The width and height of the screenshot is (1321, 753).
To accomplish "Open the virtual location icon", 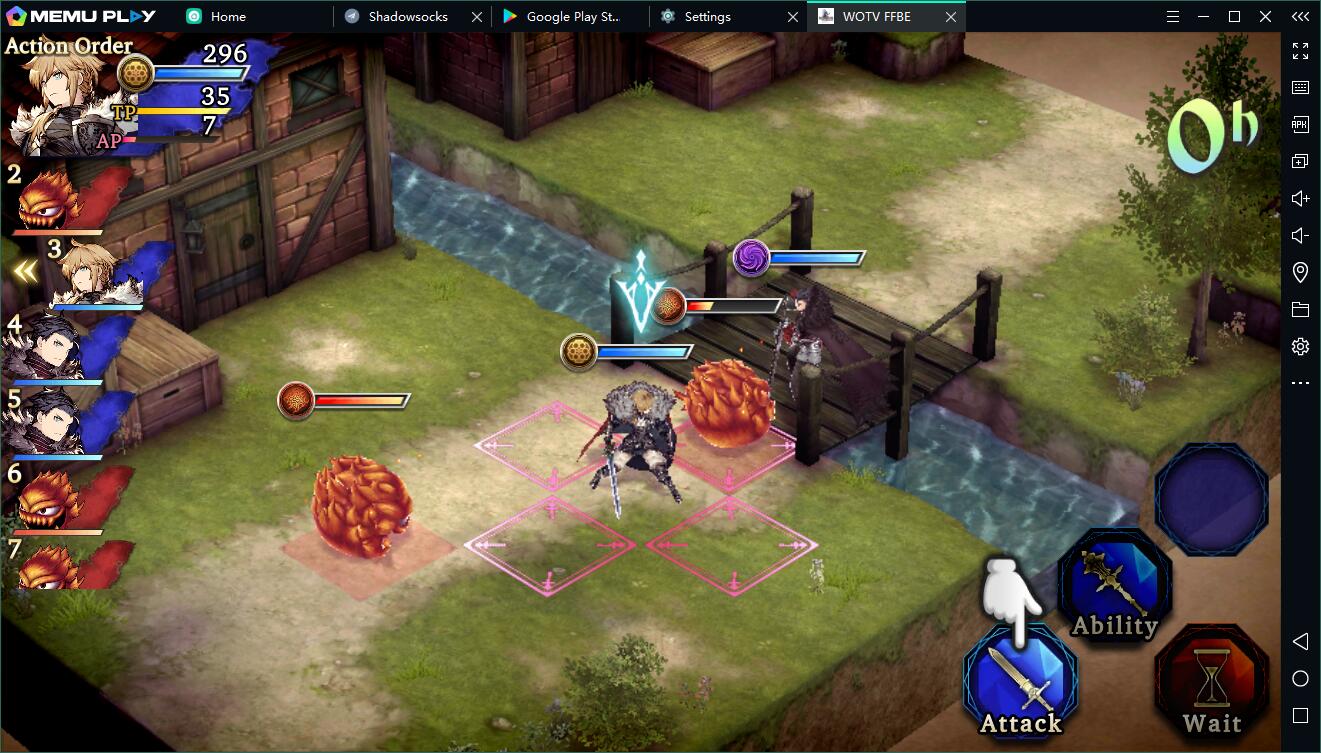I will (x=1299, y=271).
